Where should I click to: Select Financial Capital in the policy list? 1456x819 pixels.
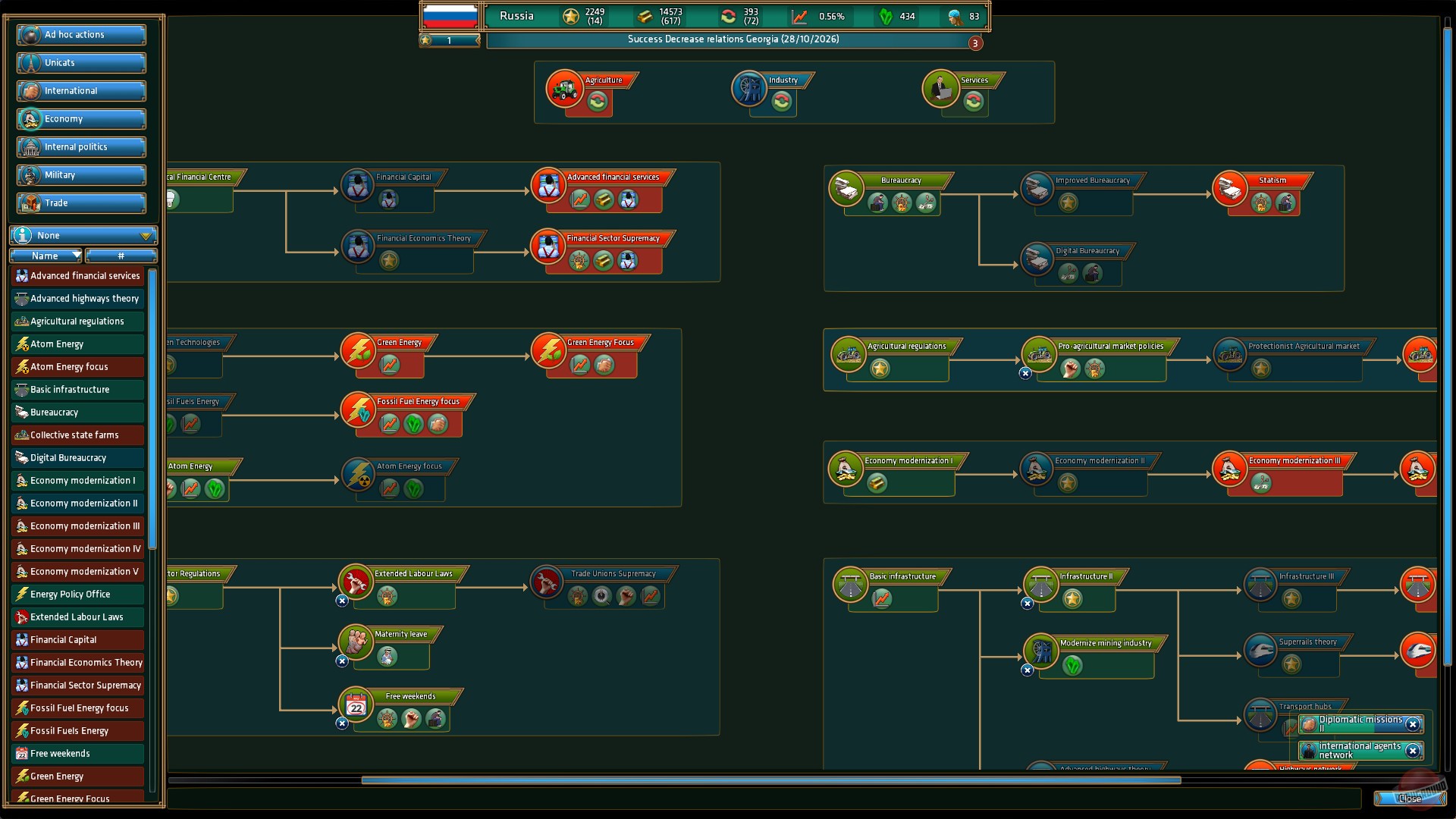tap(77, 639)
